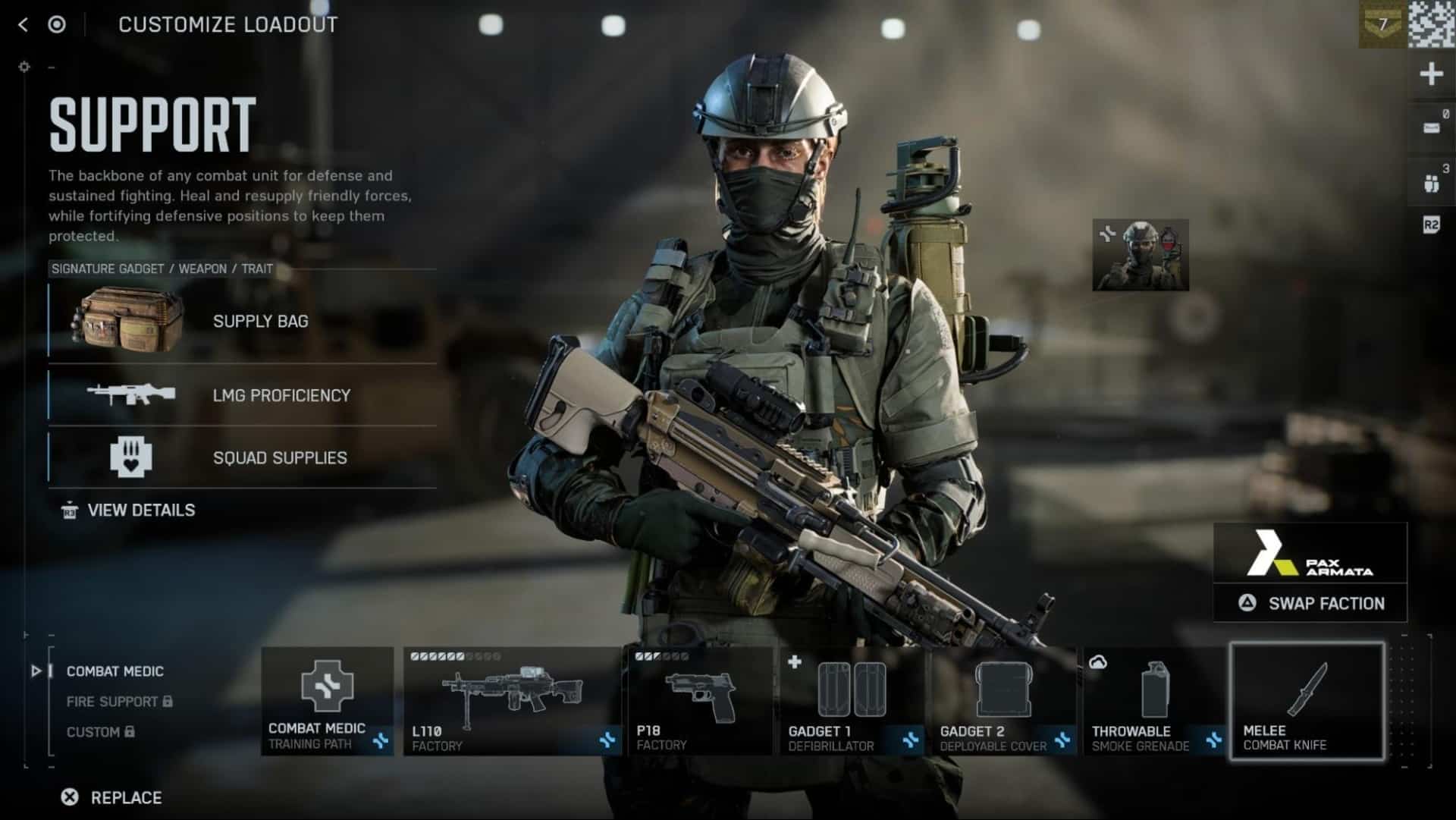Open the squad members icon on right edge
This screenshot has height=820, width=1456.
tap(1431, 183)
